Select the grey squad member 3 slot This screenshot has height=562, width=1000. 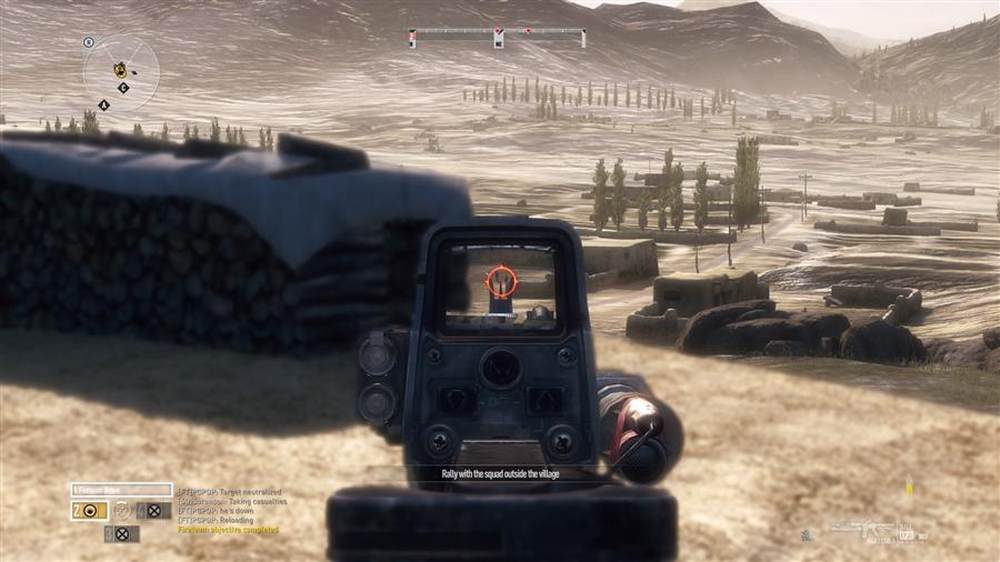pos(121,533)
